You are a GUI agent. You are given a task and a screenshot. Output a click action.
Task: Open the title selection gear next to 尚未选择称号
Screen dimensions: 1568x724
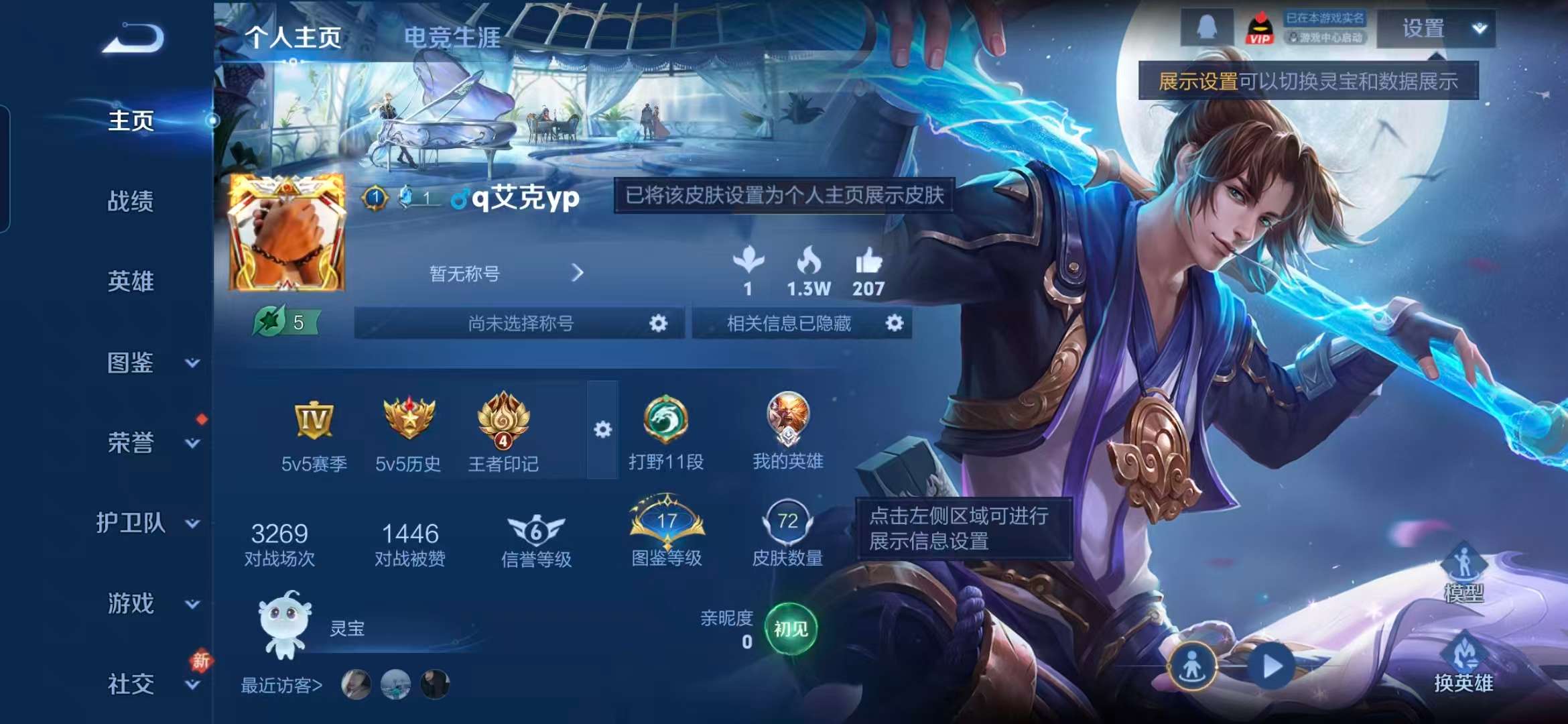click(660, 322)
